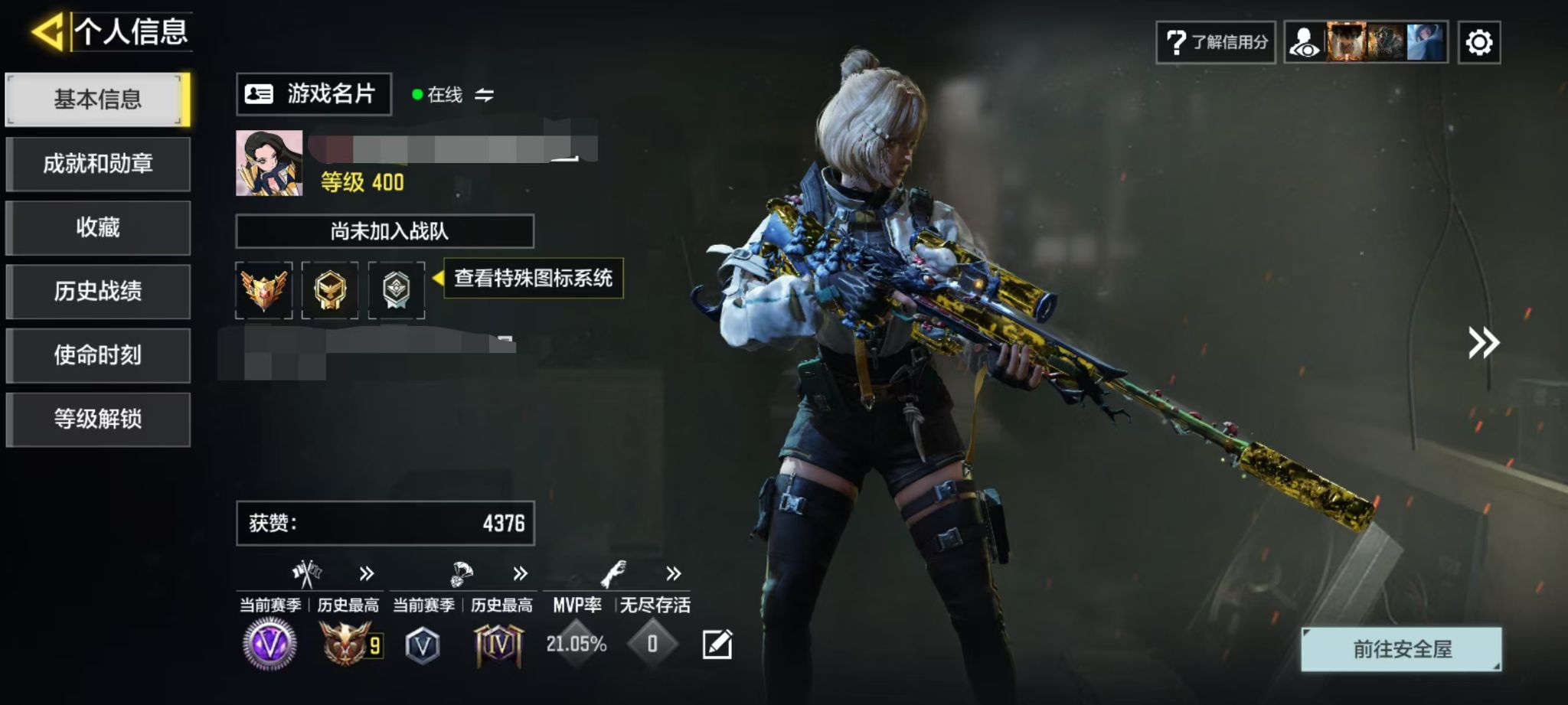Open 查看特殊图标系统 tooltip button
1568x705 pixels.
click(x=533, y=278)
